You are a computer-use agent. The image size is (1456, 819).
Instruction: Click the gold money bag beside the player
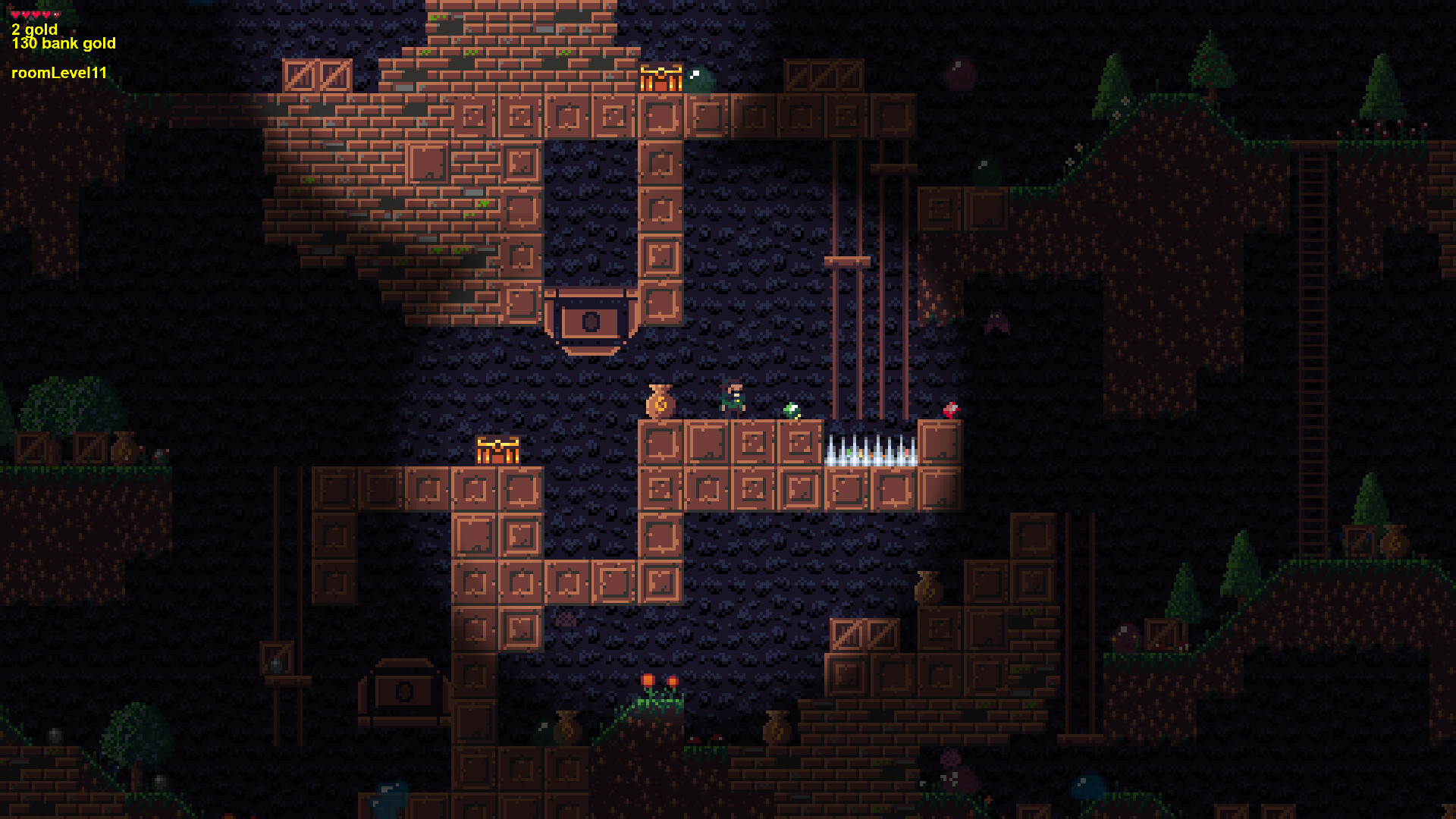(x=659, y=400)
